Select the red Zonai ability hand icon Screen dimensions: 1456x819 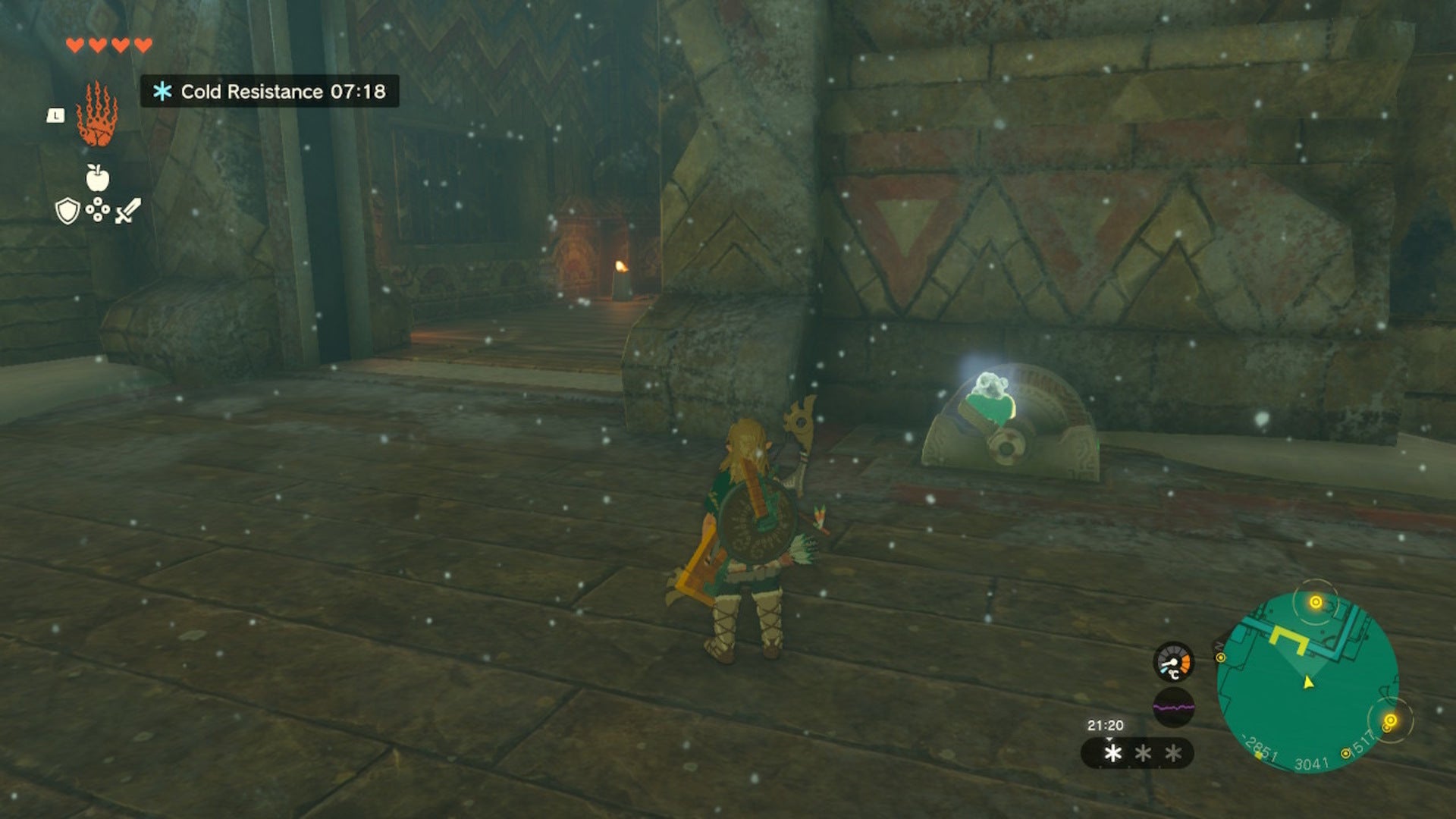click(x=97, y=114)
